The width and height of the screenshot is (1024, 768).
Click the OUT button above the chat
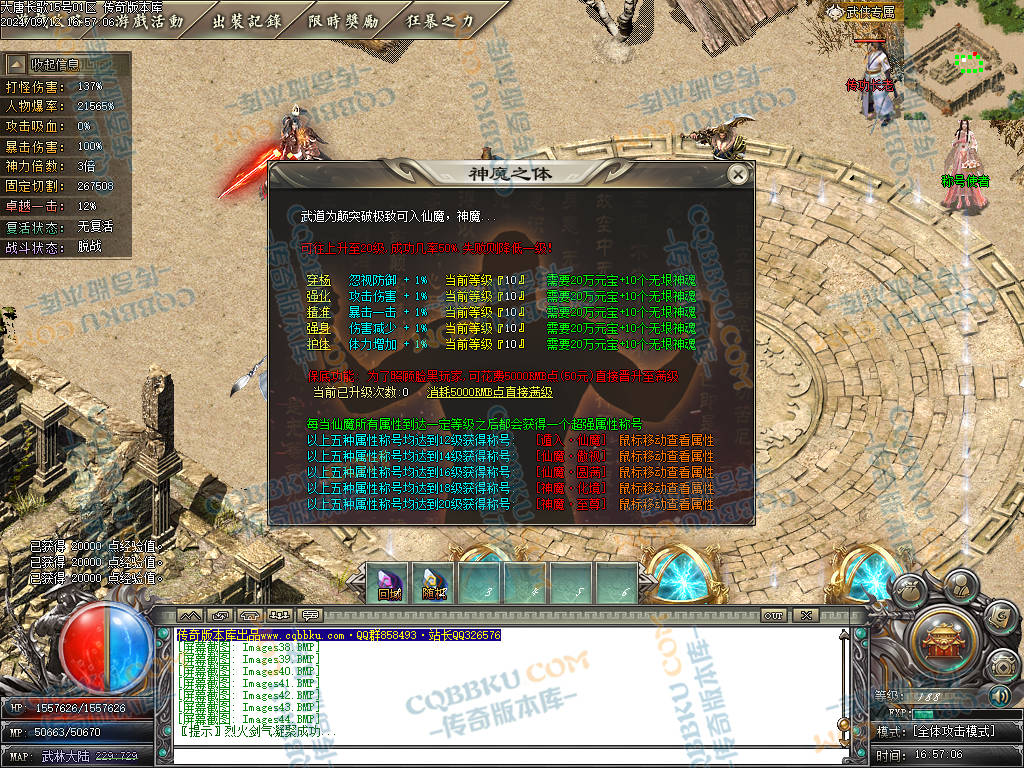[773, 615]
